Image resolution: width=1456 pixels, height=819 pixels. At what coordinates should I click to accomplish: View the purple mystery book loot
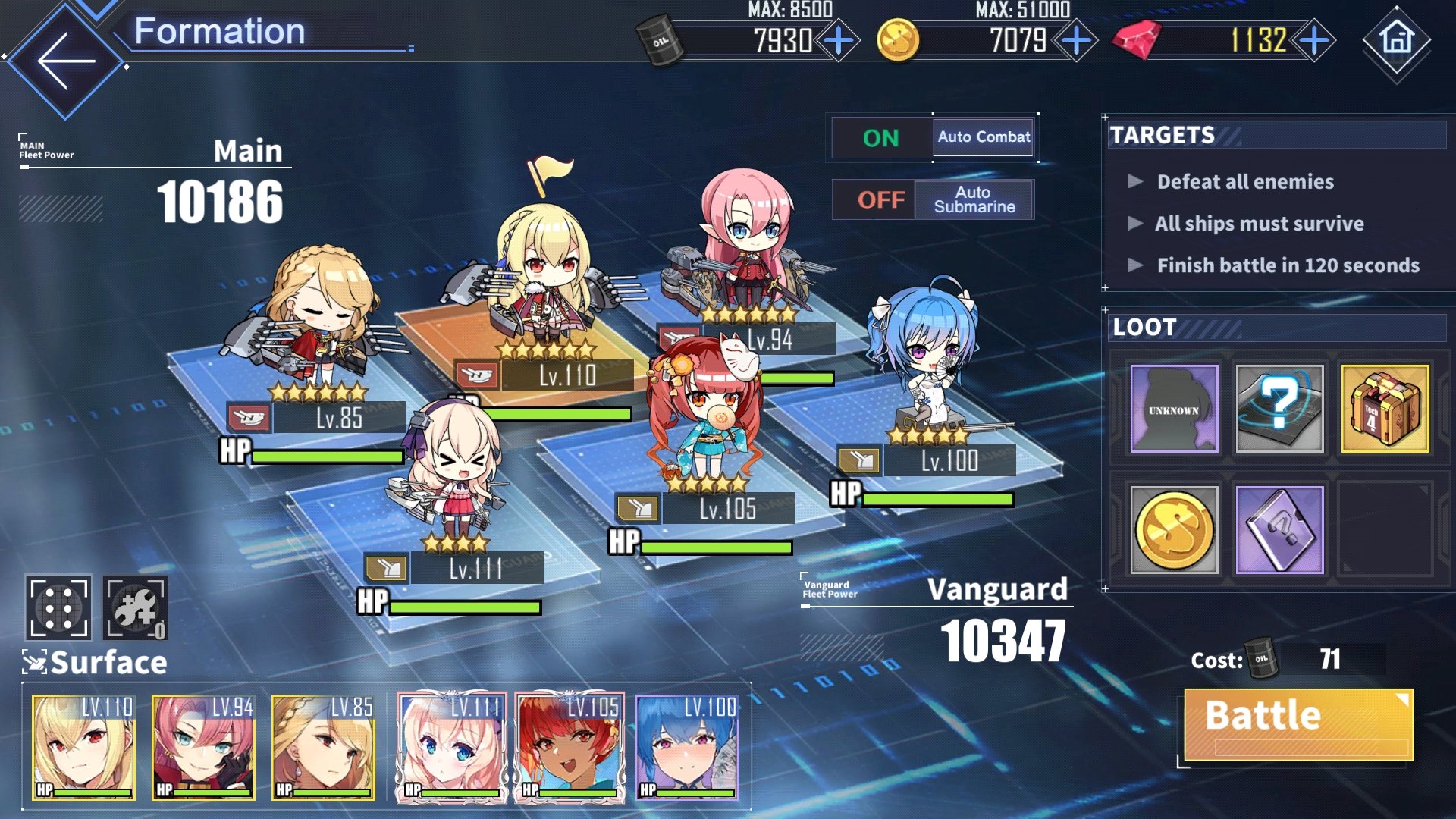[1279, 529]
